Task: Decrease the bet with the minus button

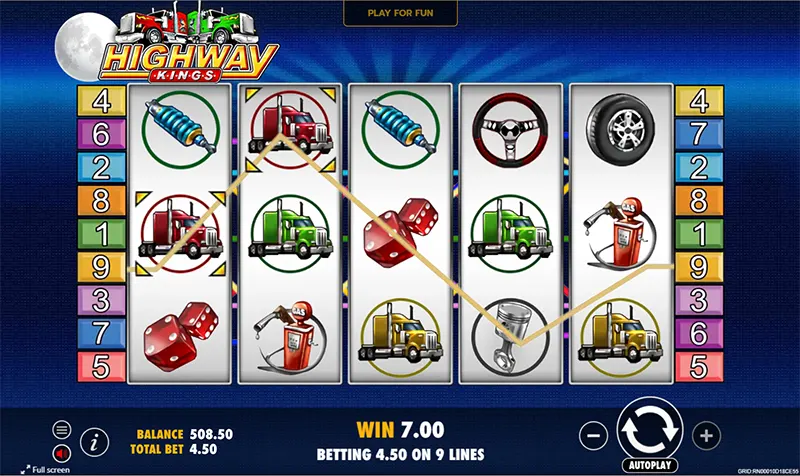Action: click(x=593, y=435)
